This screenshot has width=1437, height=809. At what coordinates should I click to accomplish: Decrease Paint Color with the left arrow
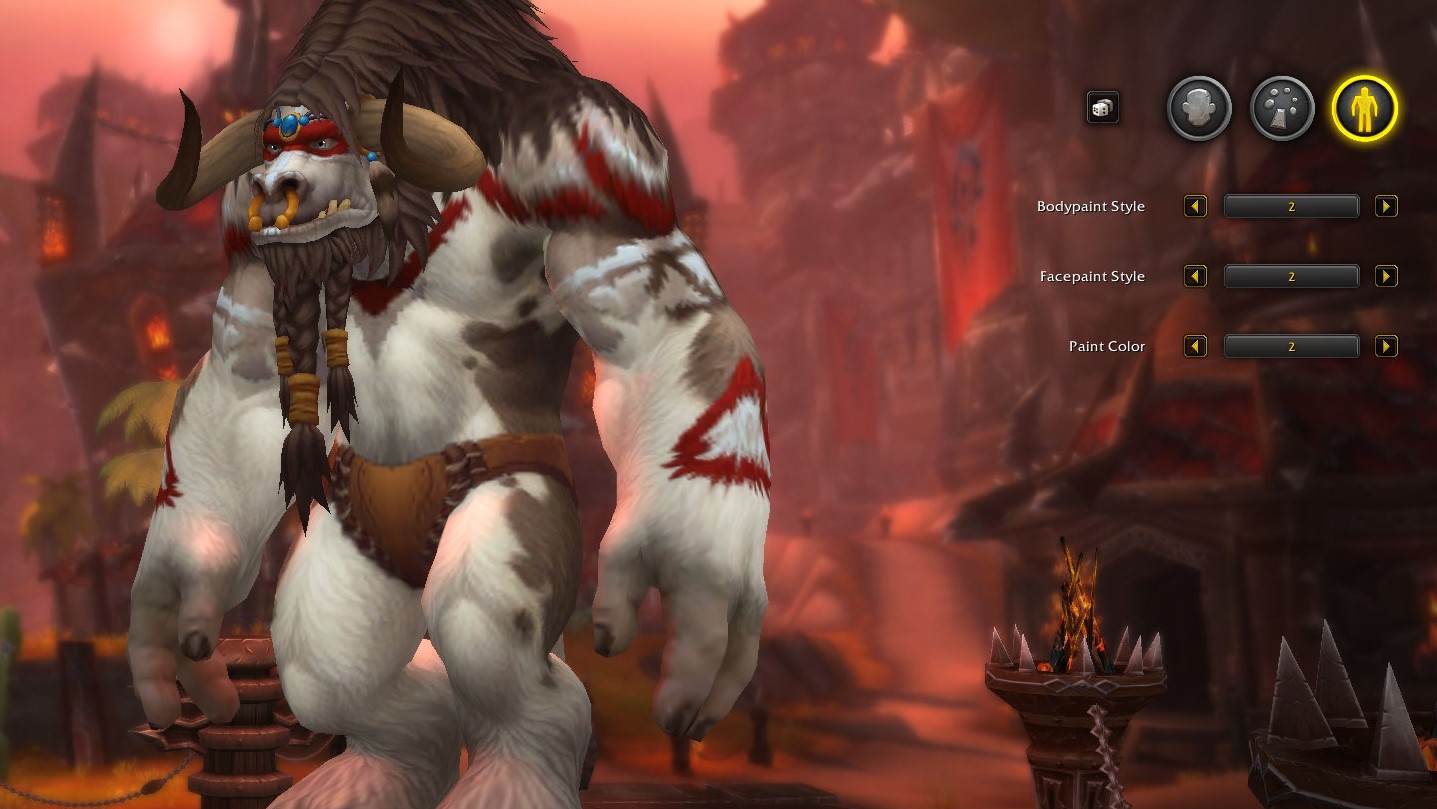coord(1195,346)
